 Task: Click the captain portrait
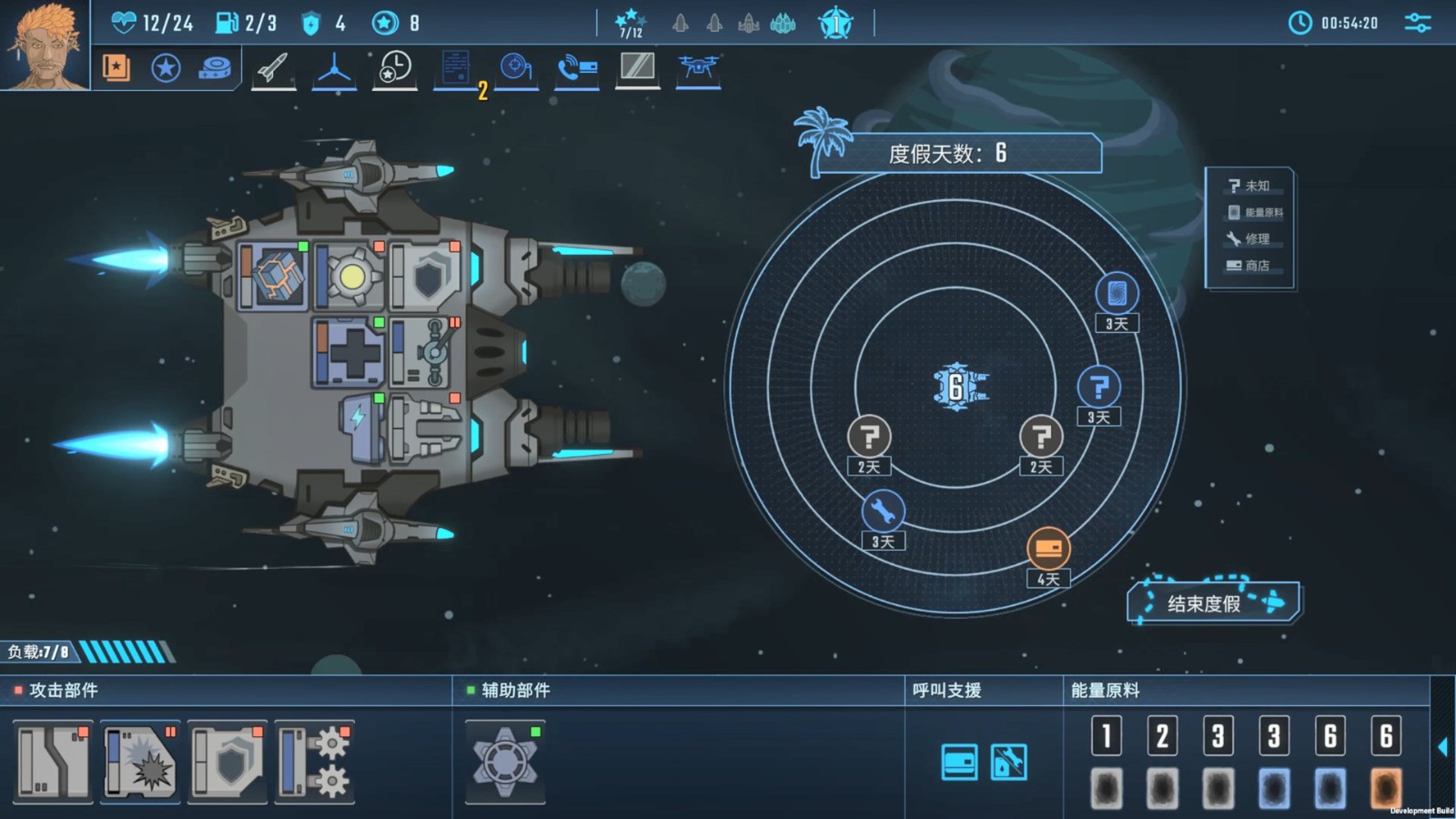(x=44, y=45)
